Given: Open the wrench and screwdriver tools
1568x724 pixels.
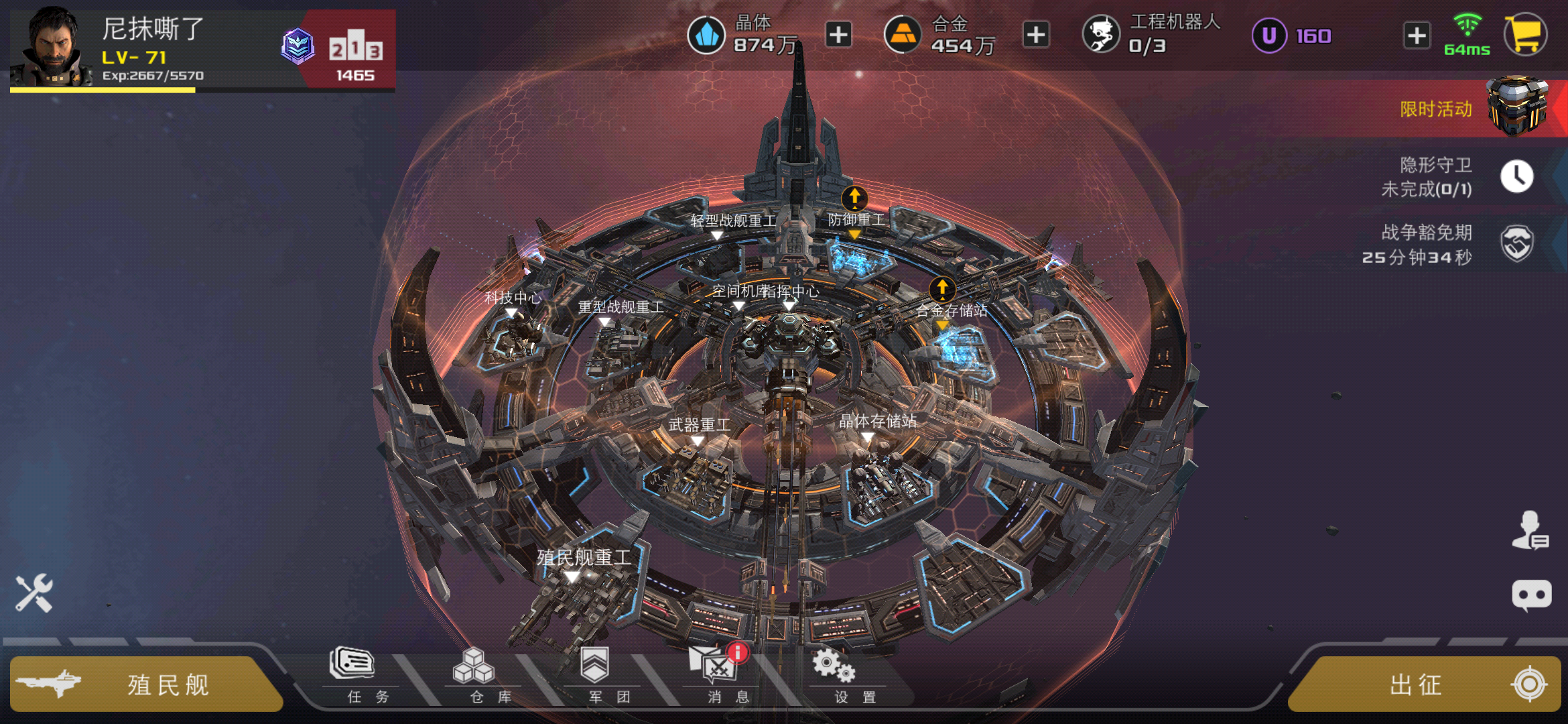Looking at the screenshot, I should pos(34,593).
